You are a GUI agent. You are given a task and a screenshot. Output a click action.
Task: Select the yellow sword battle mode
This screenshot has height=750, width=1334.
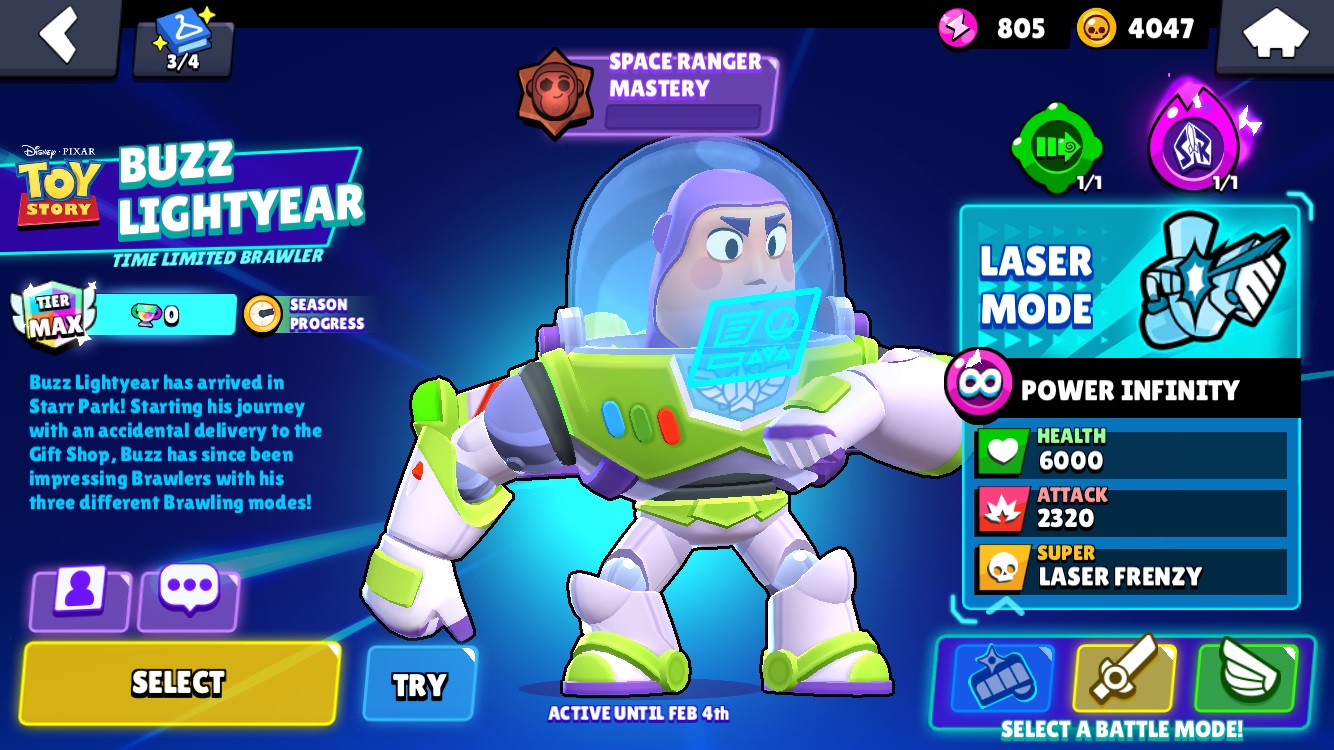(1123, 676)
